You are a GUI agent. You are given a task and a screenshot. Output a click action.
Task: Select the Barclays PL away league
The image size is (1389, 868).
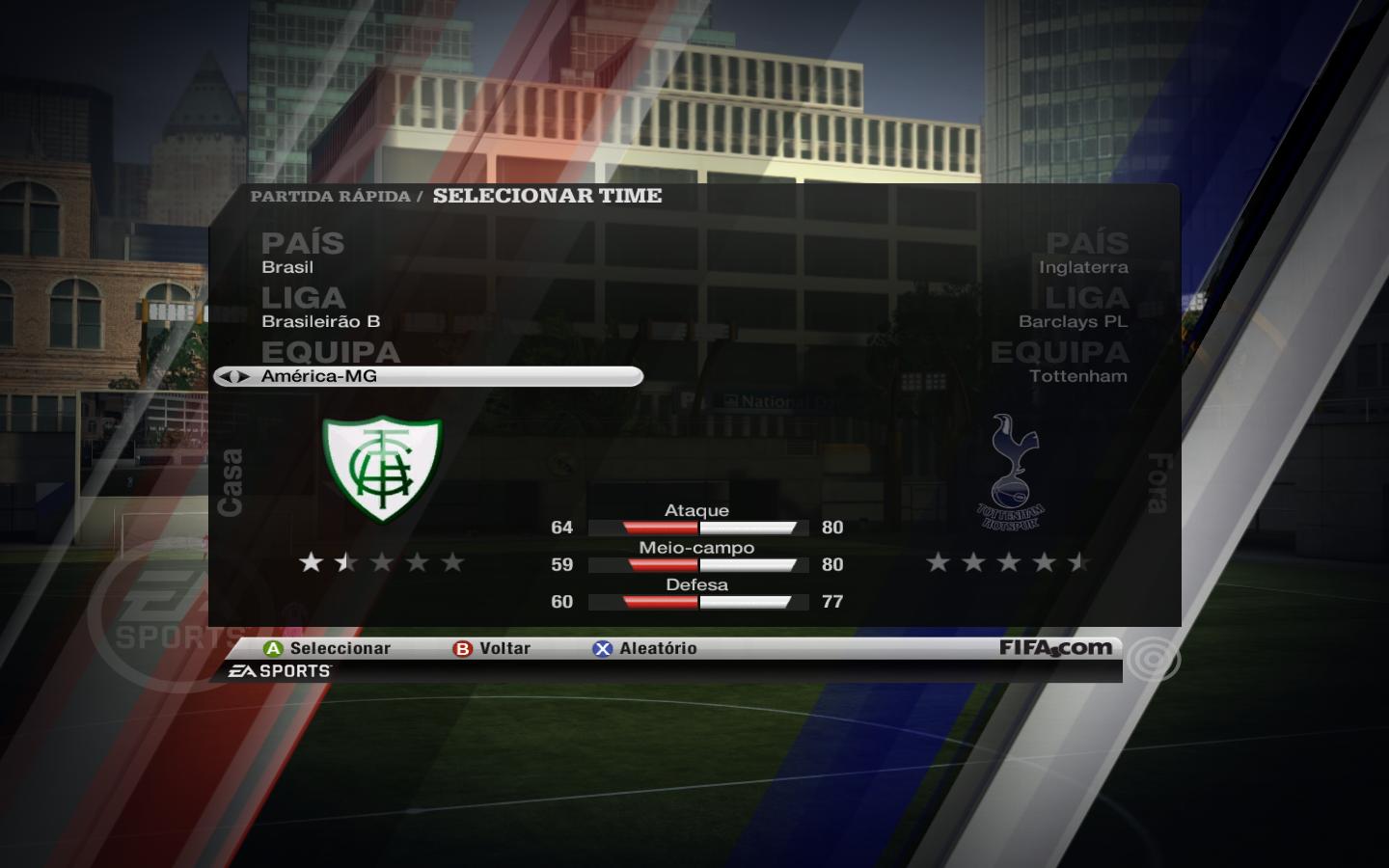(1073, 321)
